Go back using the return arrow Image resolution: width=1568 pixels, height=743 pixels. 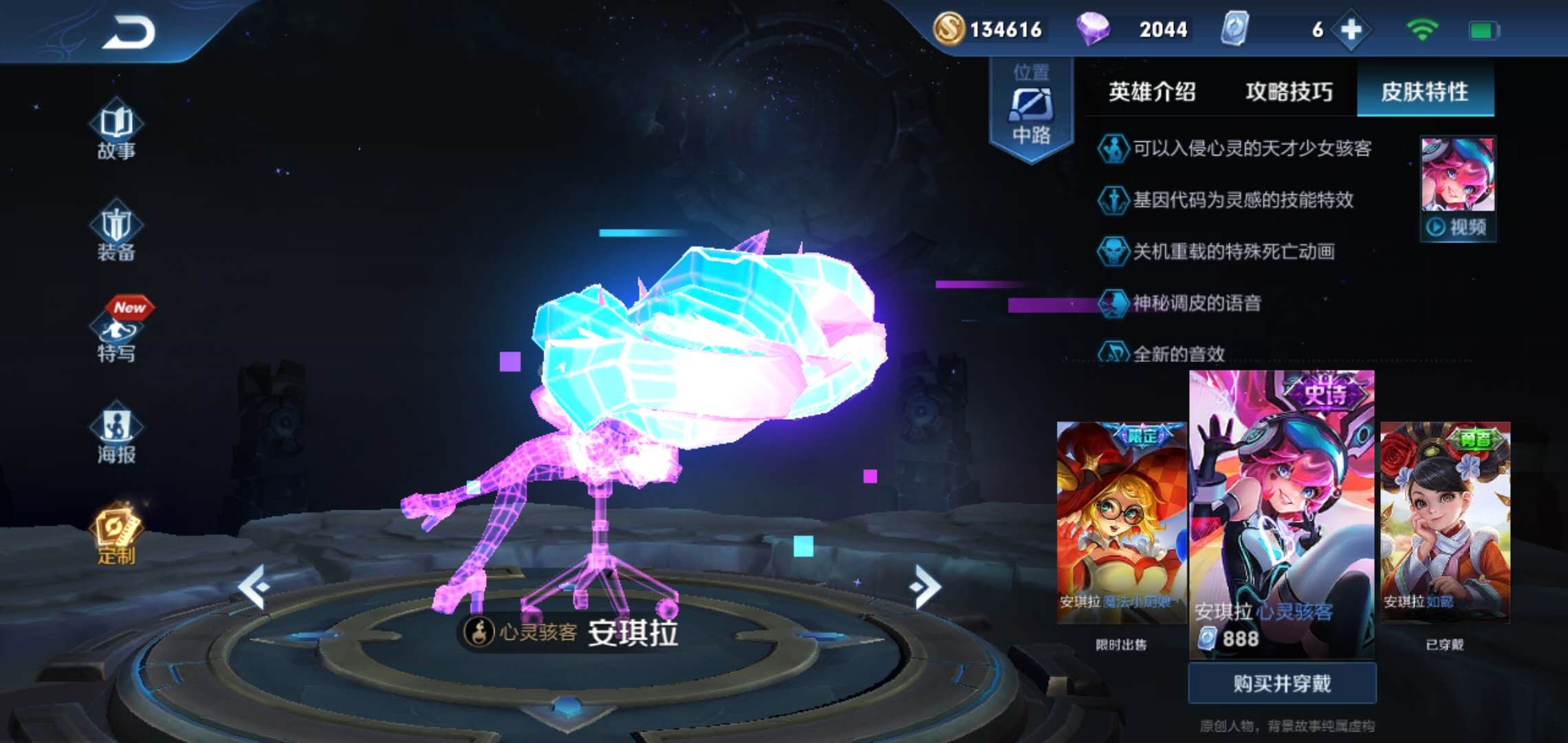point(129,32)
